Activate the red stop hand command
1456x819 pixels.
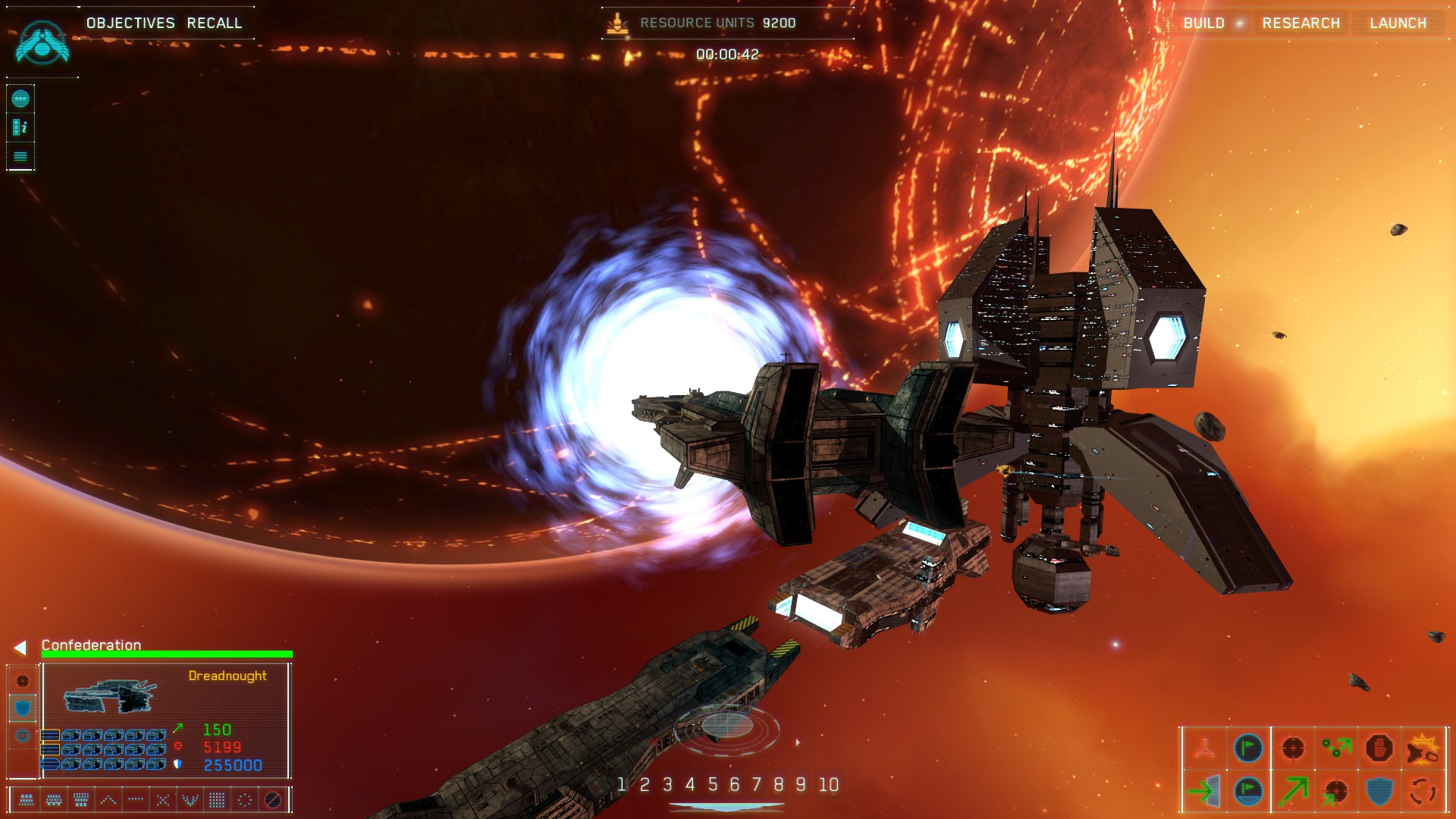tap(1379, 748)
